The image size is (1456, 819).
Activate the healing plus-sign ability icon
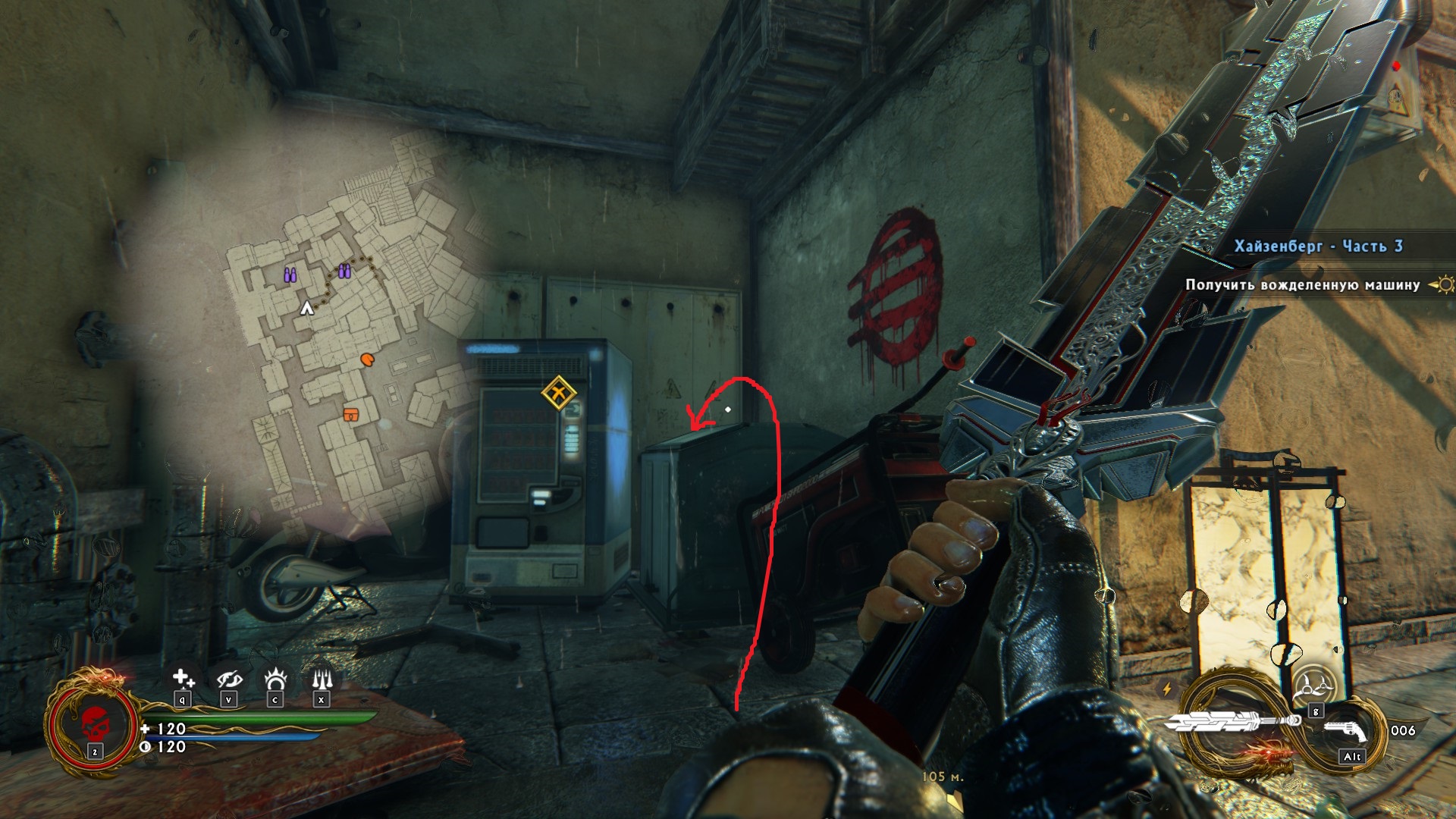pos(182,678)
